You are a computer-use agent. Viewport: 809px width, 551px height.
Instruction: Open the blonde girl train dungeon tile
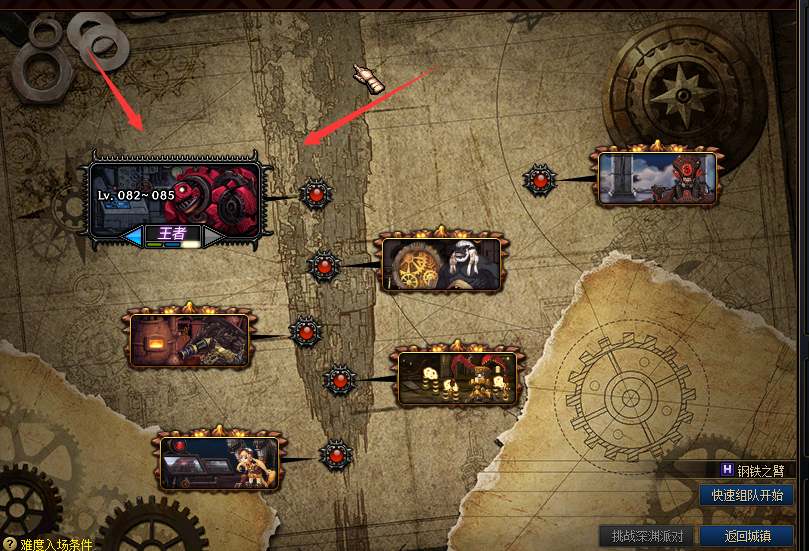point(219,463)
